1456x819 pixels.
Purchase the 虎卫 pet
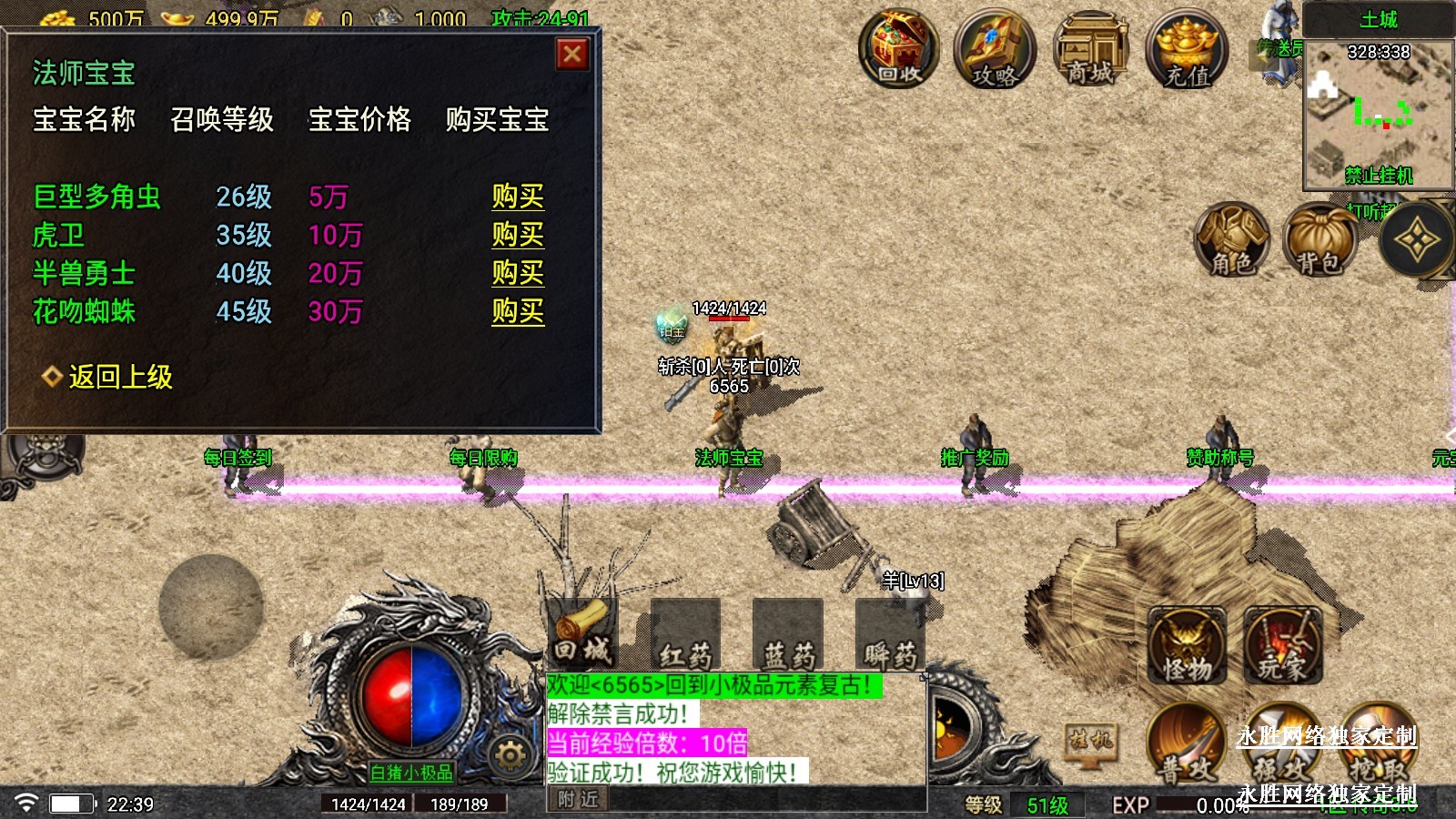coord(518,235)
